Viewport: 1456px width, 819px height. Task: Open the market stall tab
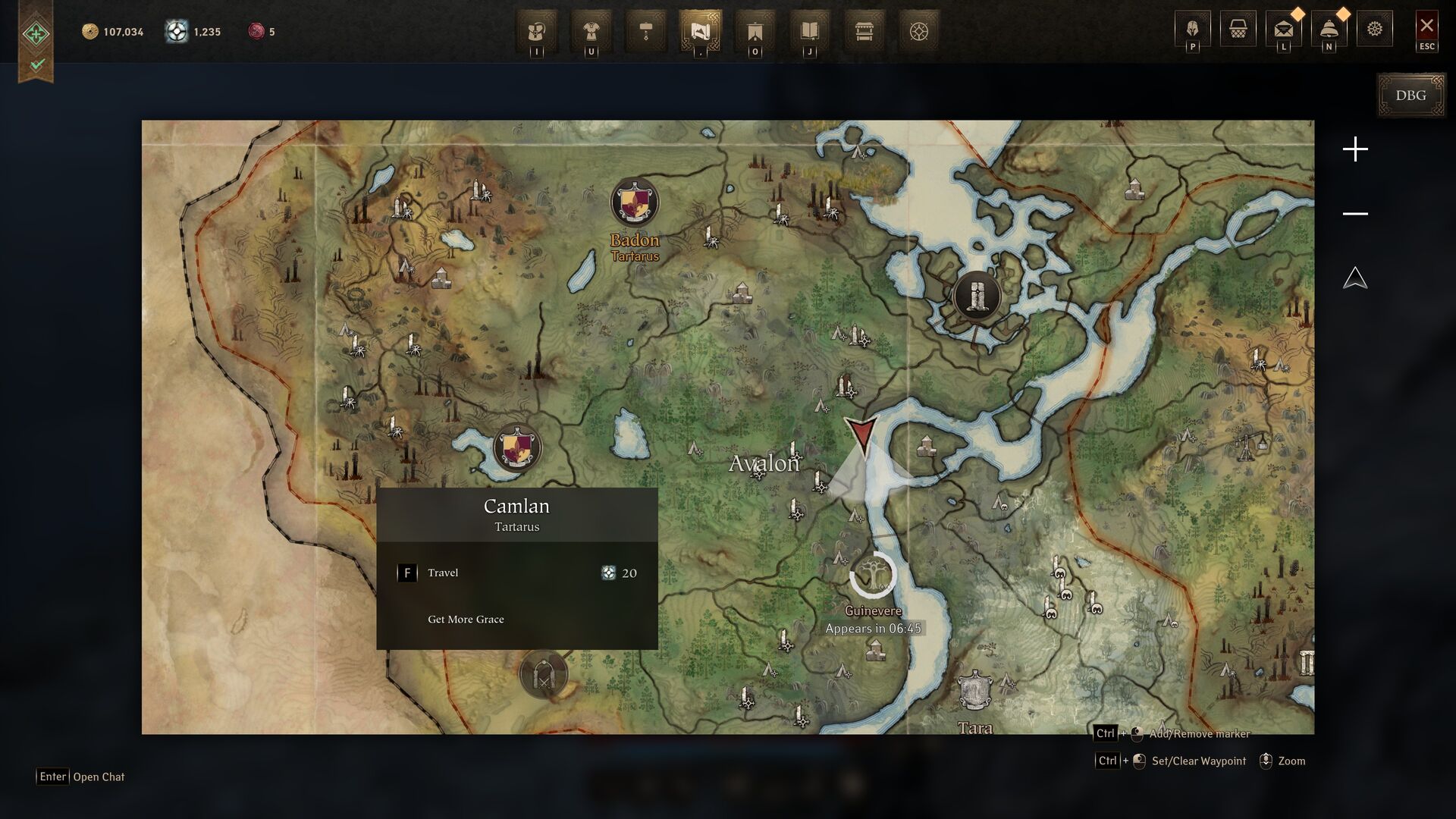[x=864, y=31]
